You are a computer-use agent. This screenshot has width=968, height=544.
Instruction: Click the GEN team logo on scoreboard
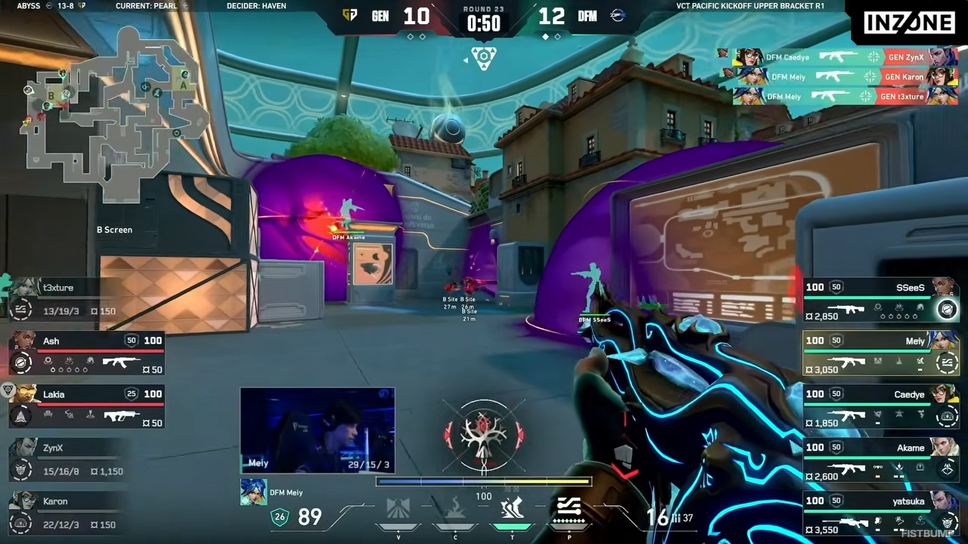pyautogui.click(x=350, y=16)
